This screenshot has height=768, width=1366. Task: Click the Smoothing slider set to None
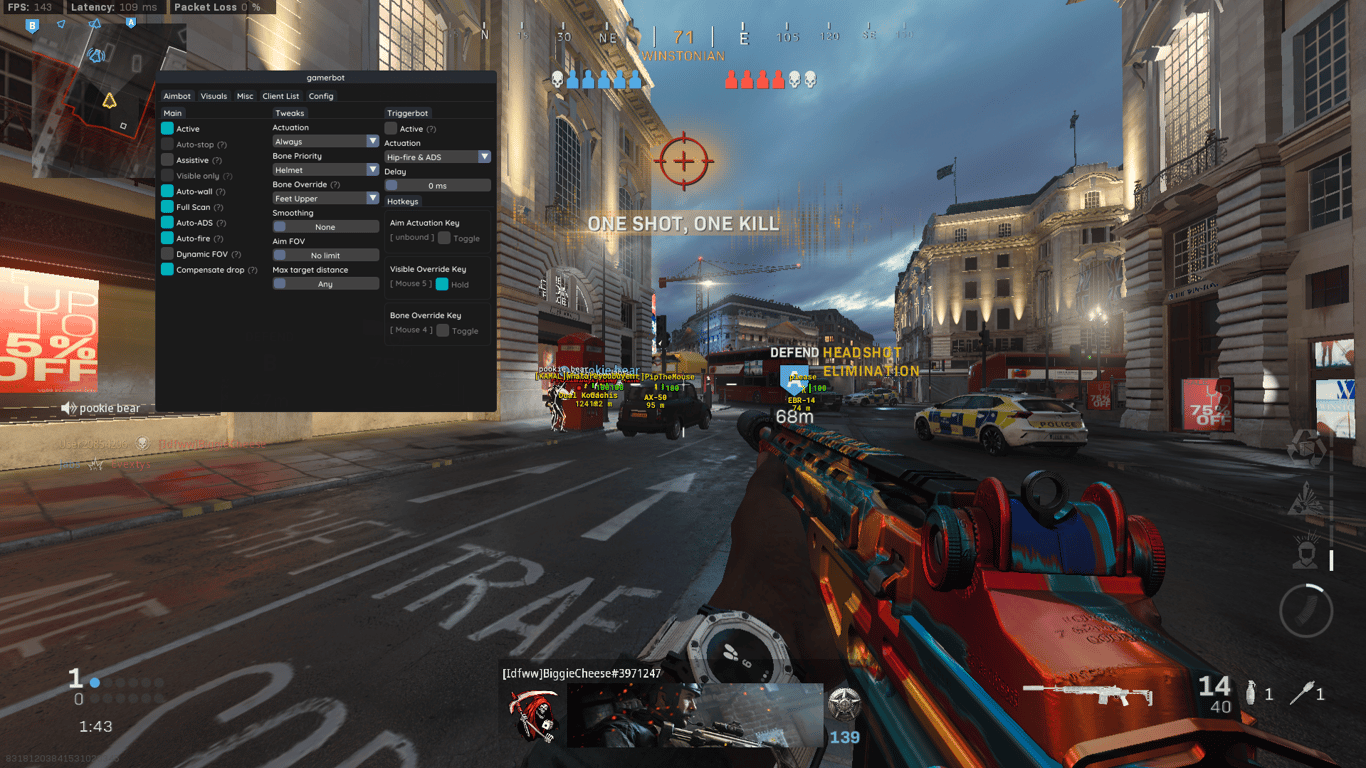[325, 227]
